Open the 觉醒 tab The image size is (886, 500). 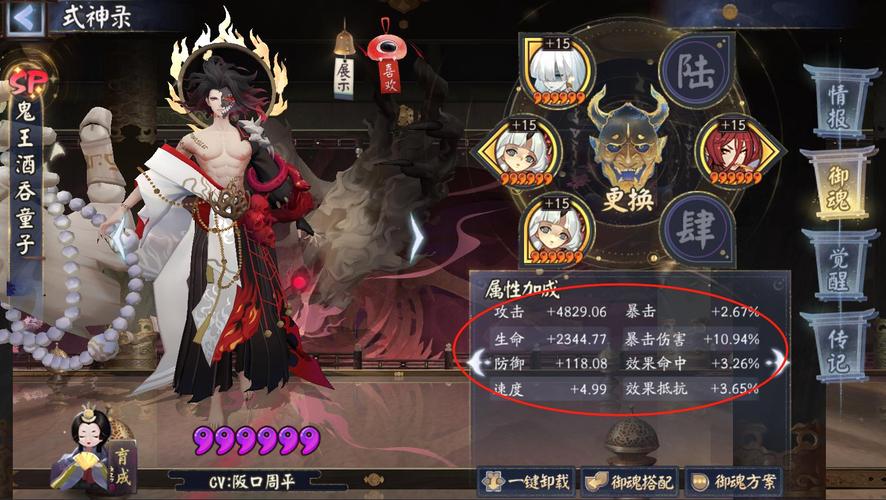pos(838,267)
